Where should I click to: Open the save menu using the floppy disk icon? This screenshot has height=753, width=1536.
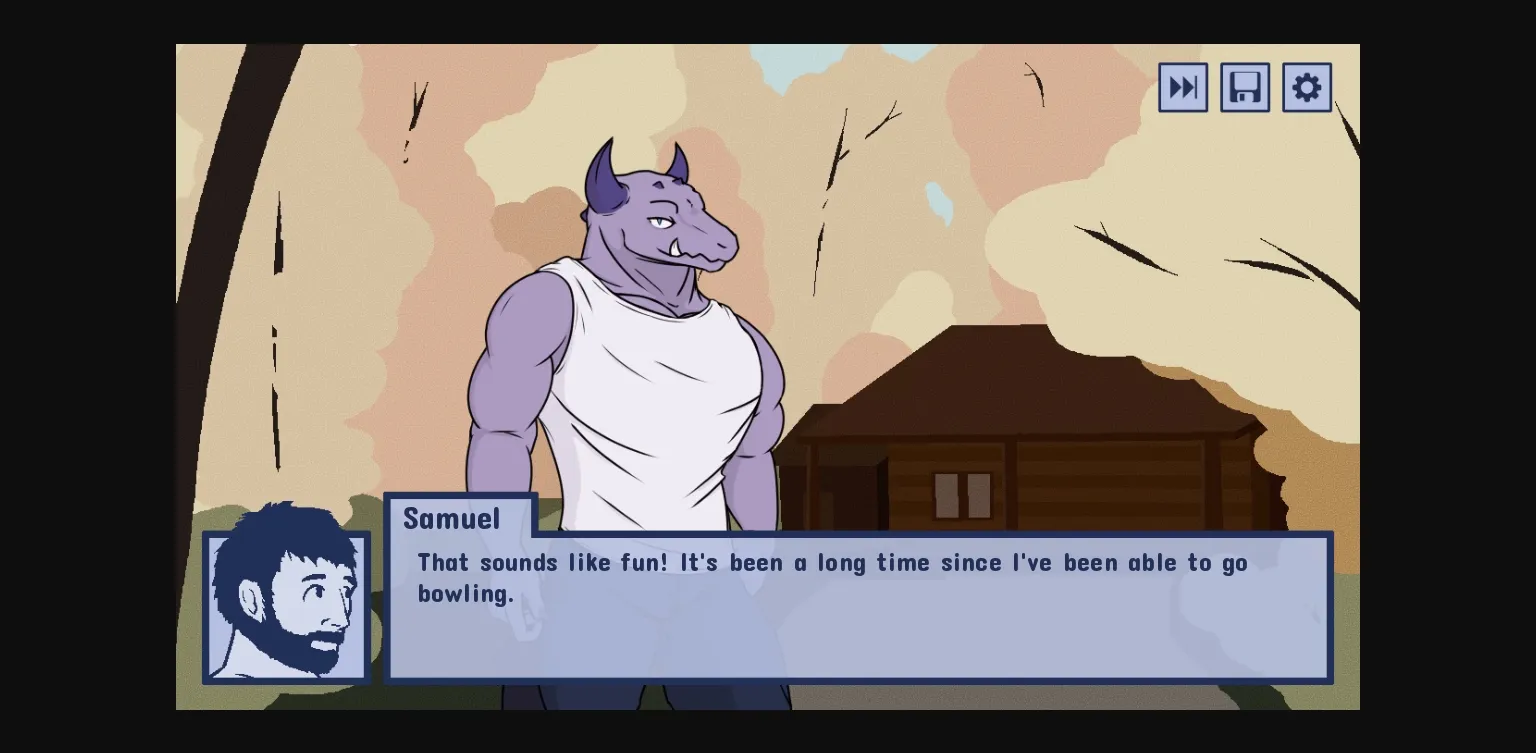1244,87
